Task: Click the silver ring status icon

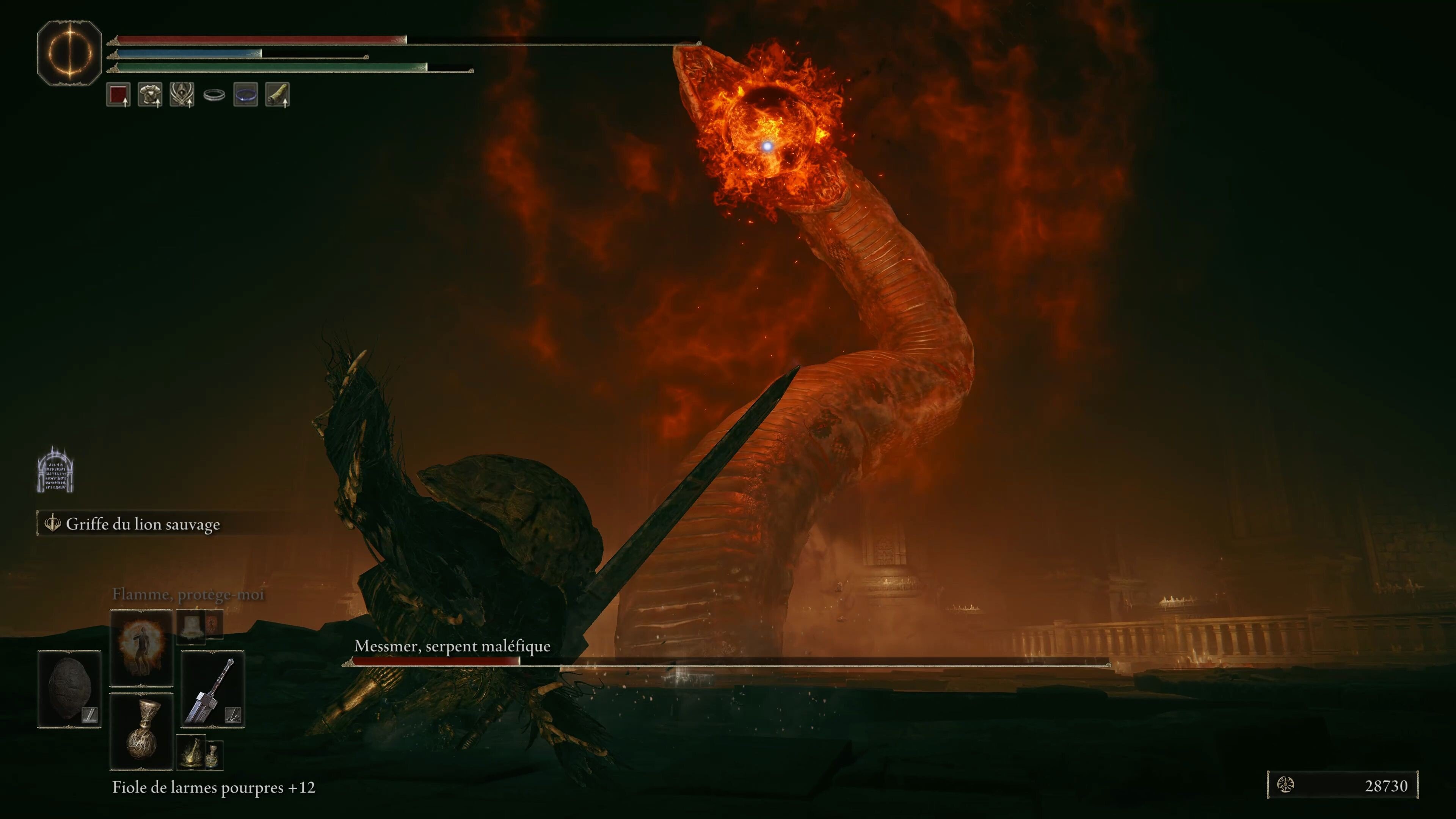Action: tap(214, 95)
